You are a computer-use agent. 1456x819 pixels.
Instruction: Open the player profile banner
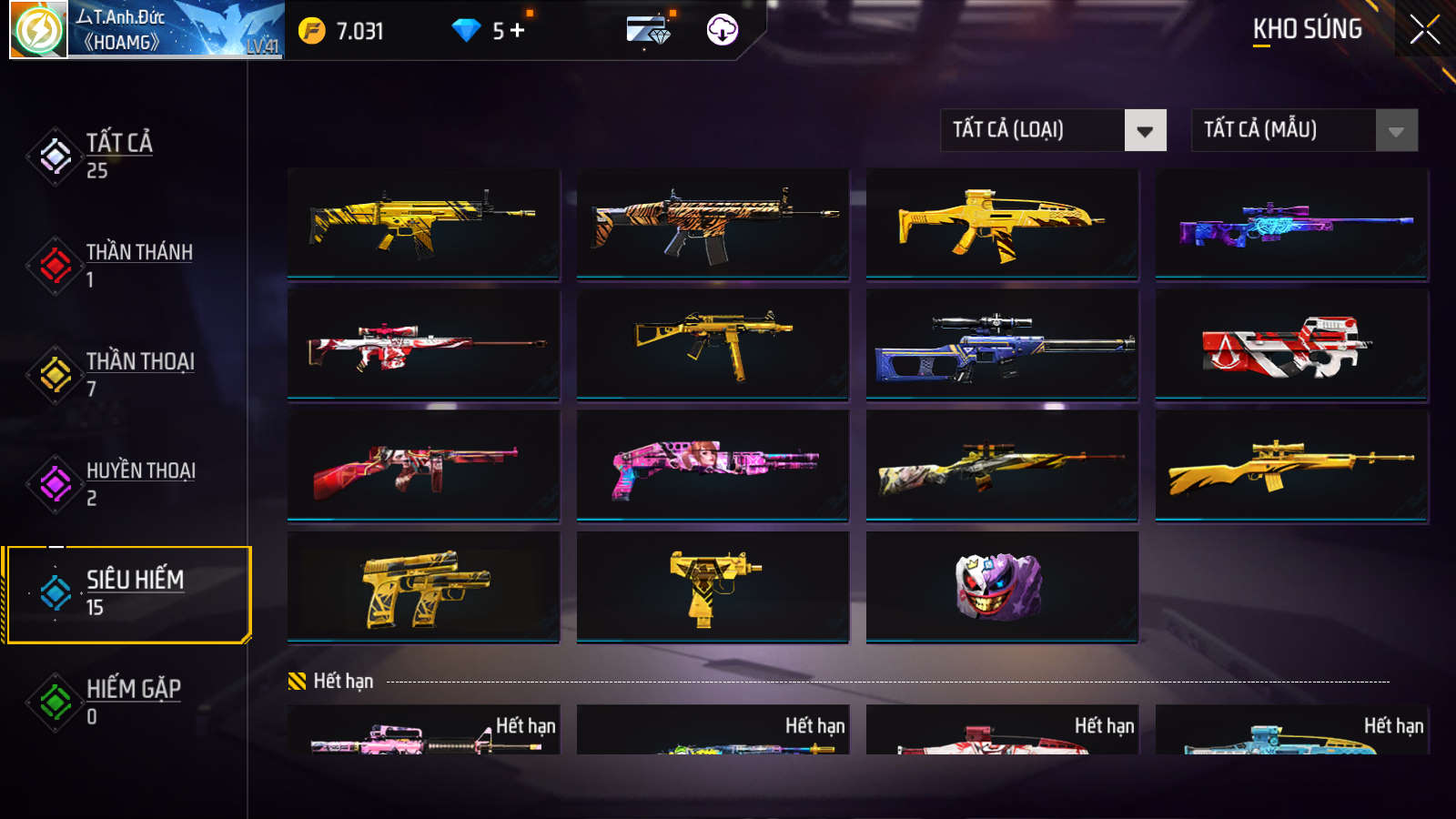147,30
